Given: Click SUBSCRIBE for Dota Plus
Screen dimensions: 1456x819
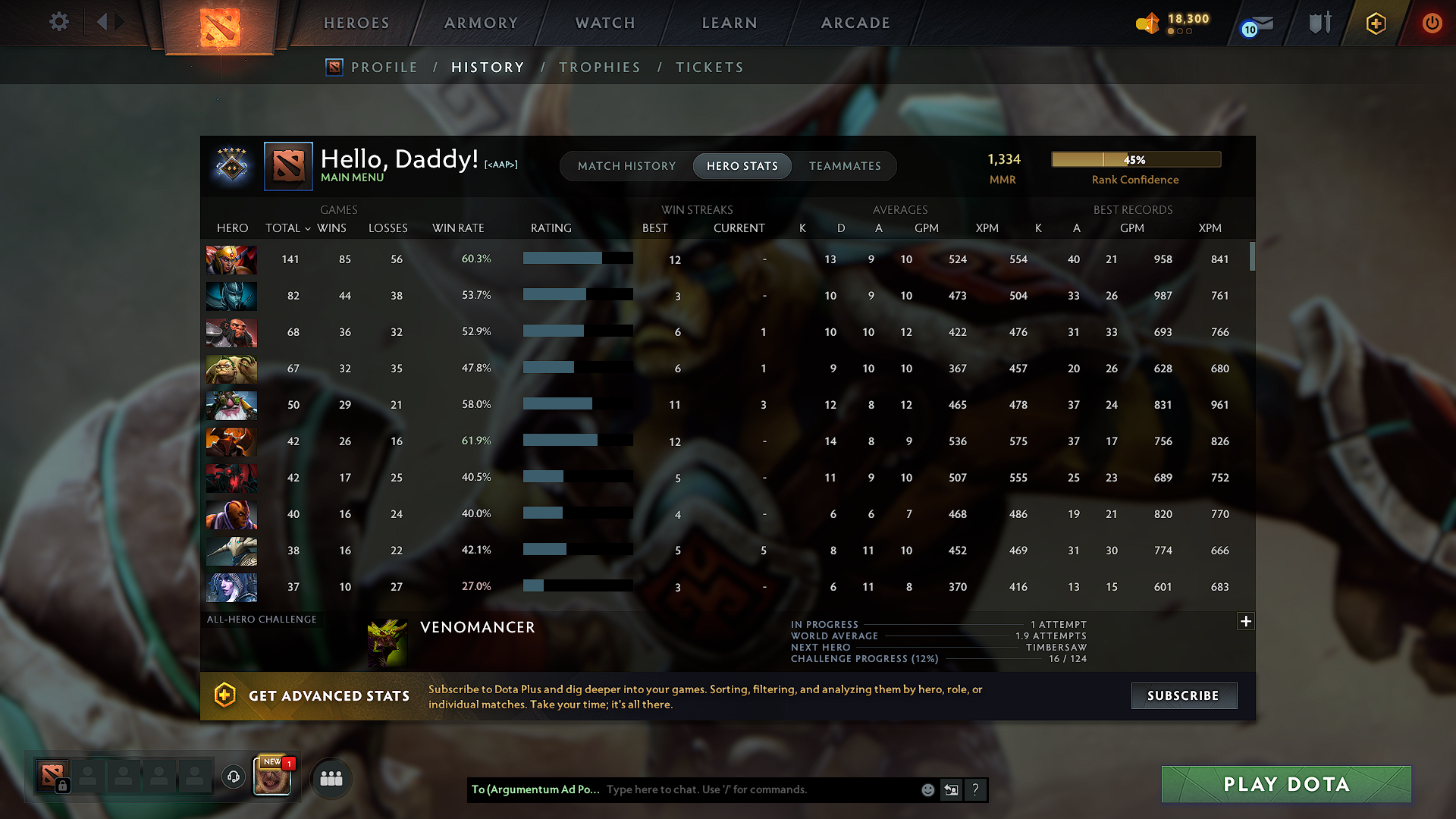Looking at the screenshot, I should click(1184, 695).
